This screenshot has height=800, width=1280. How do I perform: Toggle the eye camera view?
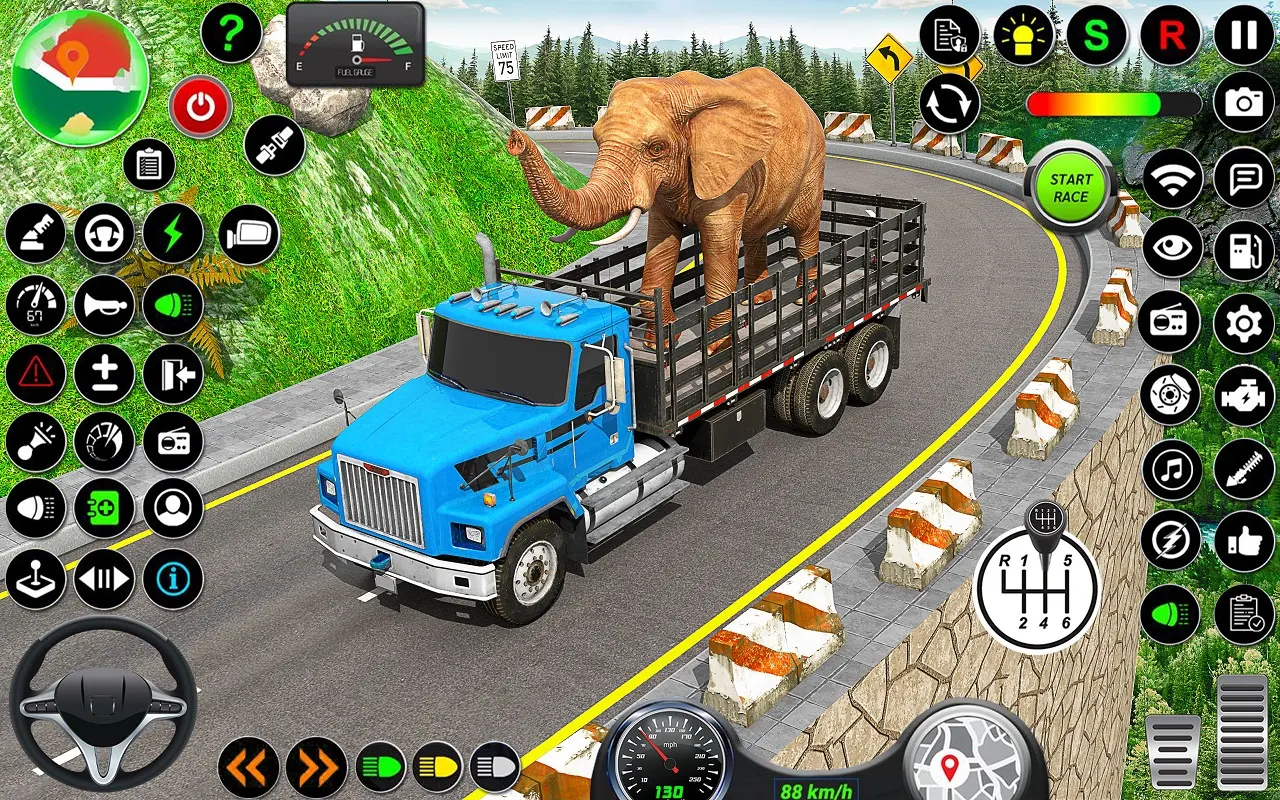click(1172, 248)
